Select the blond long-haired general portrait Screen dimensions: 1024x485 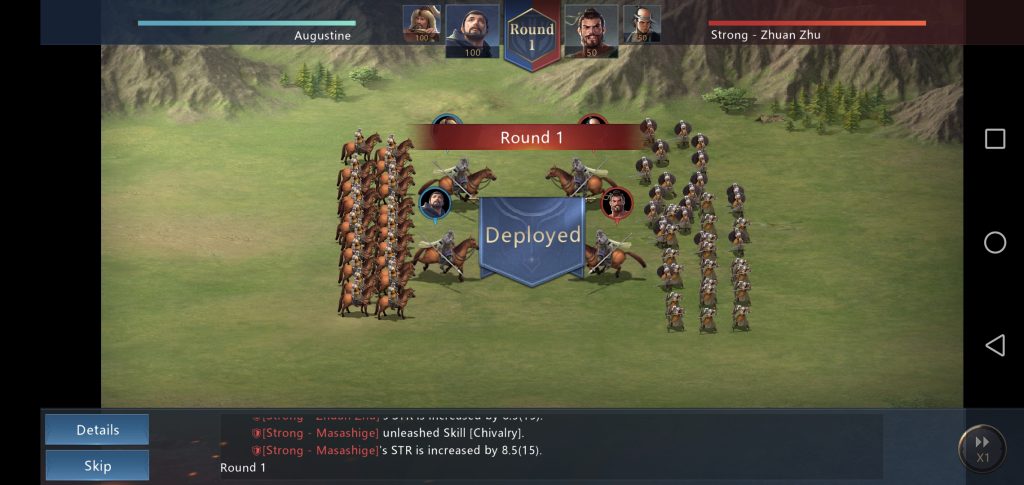(421, 24)
